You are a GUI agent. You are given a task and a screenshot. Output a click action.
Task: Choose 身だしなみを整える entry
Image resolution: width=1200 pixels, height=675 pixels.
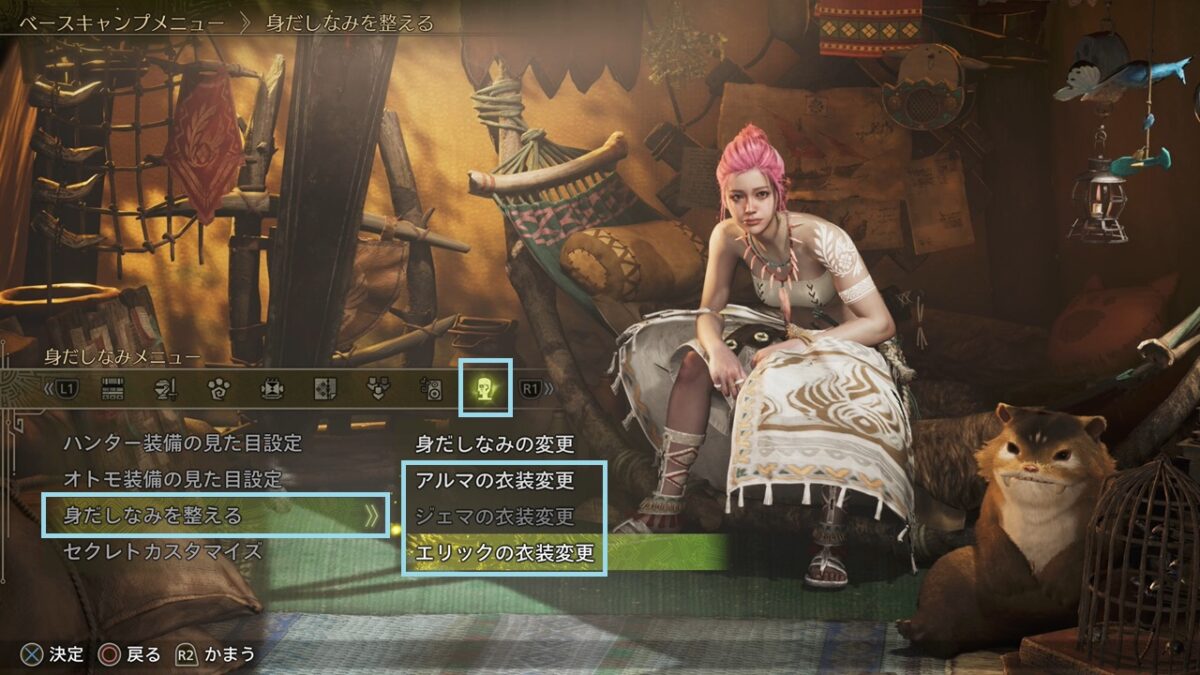tap(152, 516)
